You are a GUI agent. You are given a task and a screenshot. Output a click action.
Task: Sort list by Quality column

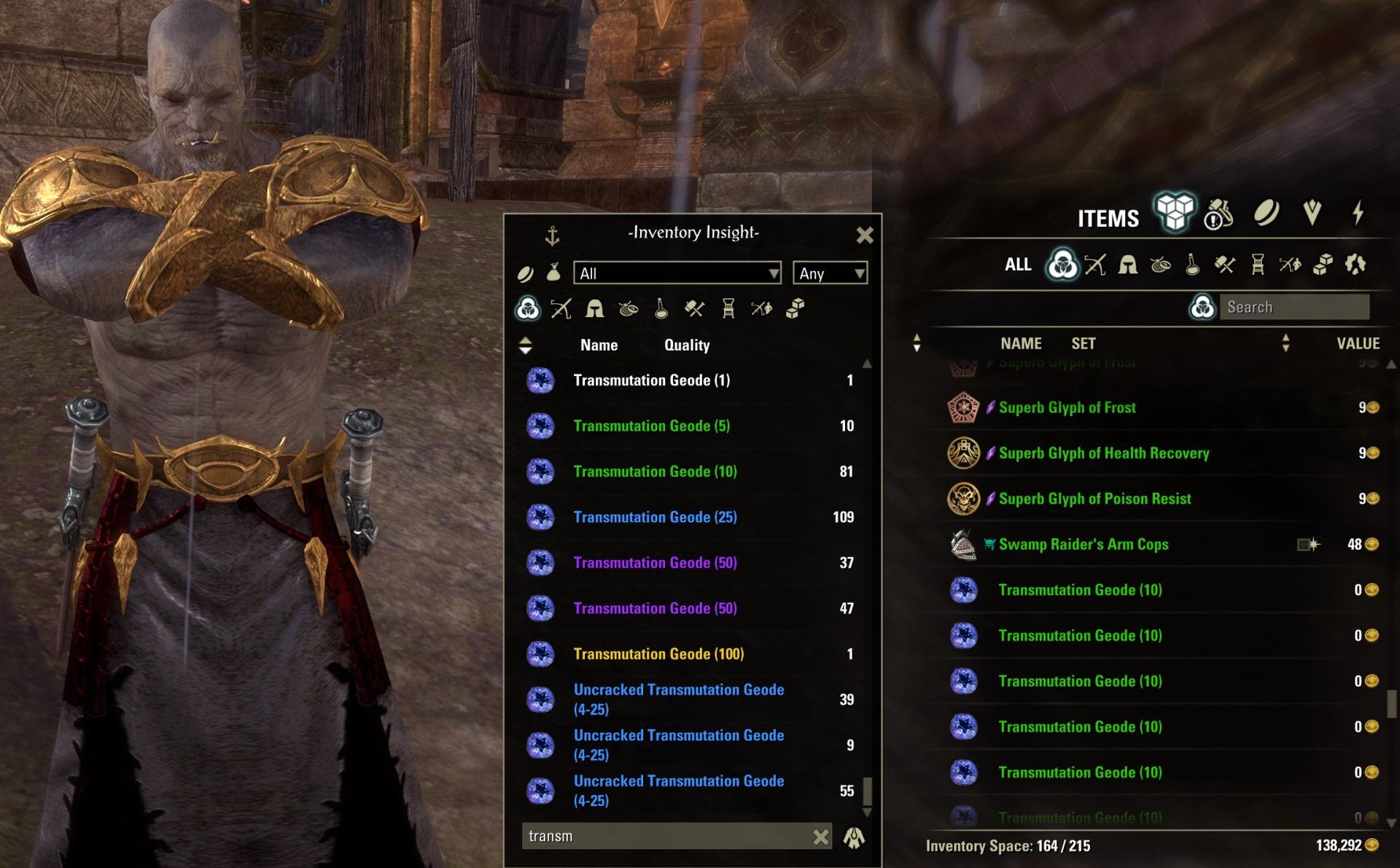[686, 345]
